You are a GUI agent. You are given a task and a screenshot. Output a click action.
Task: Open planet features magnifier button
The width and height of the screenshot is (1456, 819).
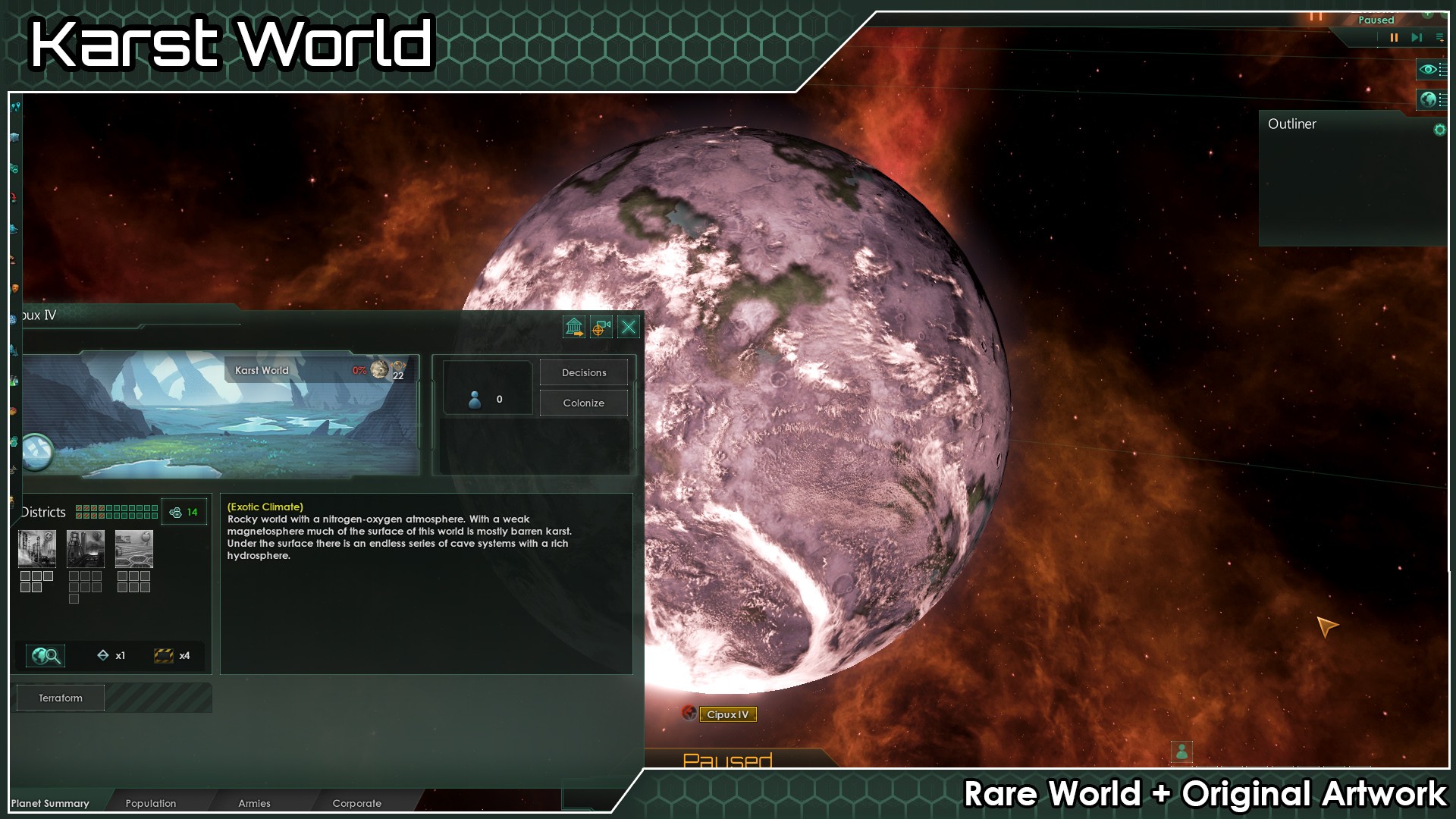(45, 655)
